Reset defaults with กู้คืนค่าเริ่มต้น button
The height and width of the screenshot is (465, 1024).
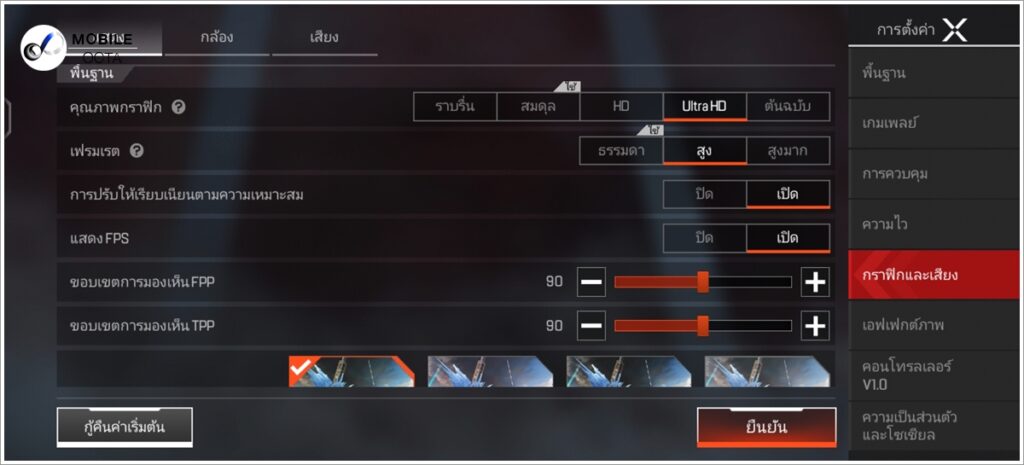124,427
